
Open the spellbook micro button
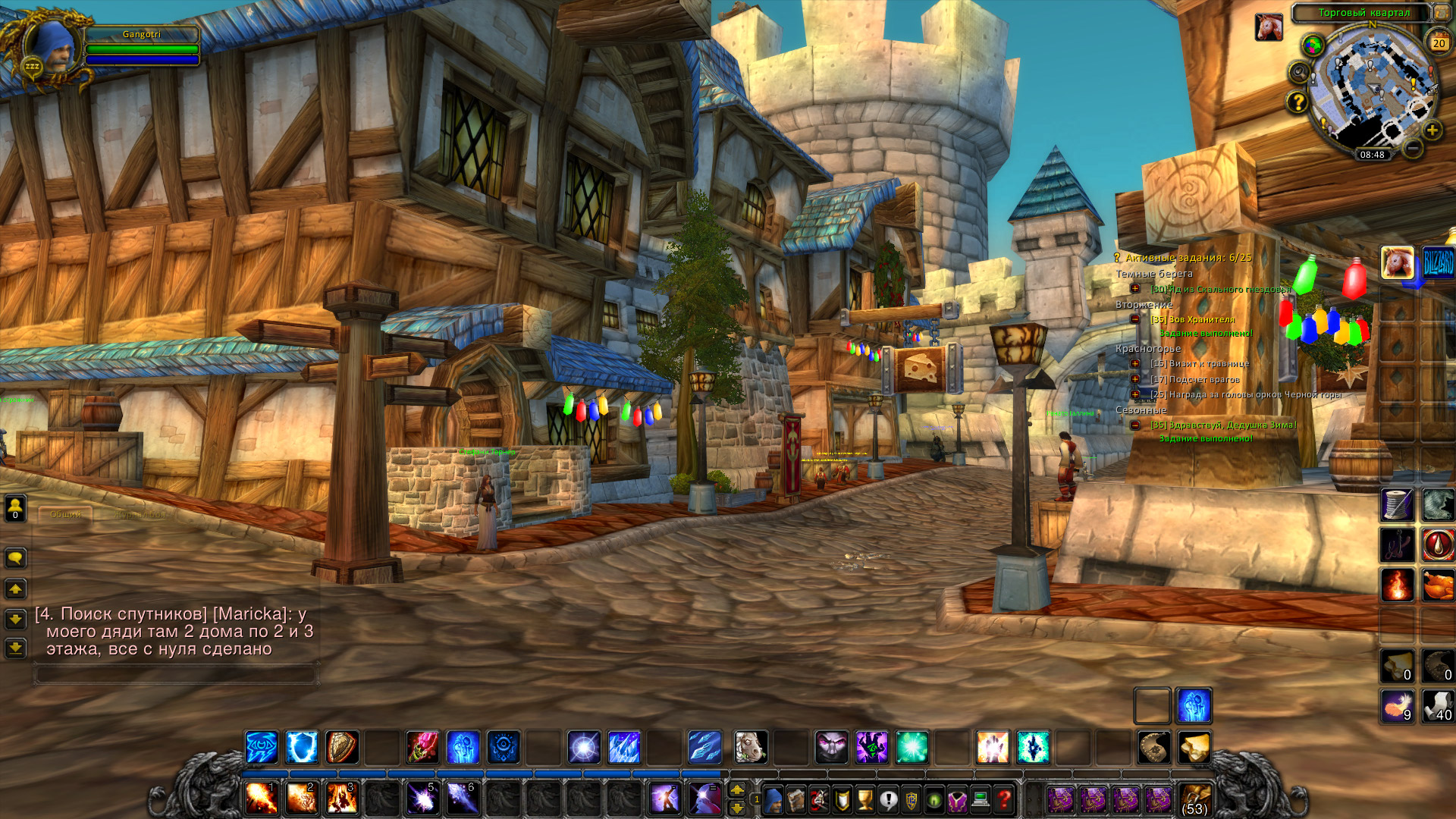tap(795, 799)
